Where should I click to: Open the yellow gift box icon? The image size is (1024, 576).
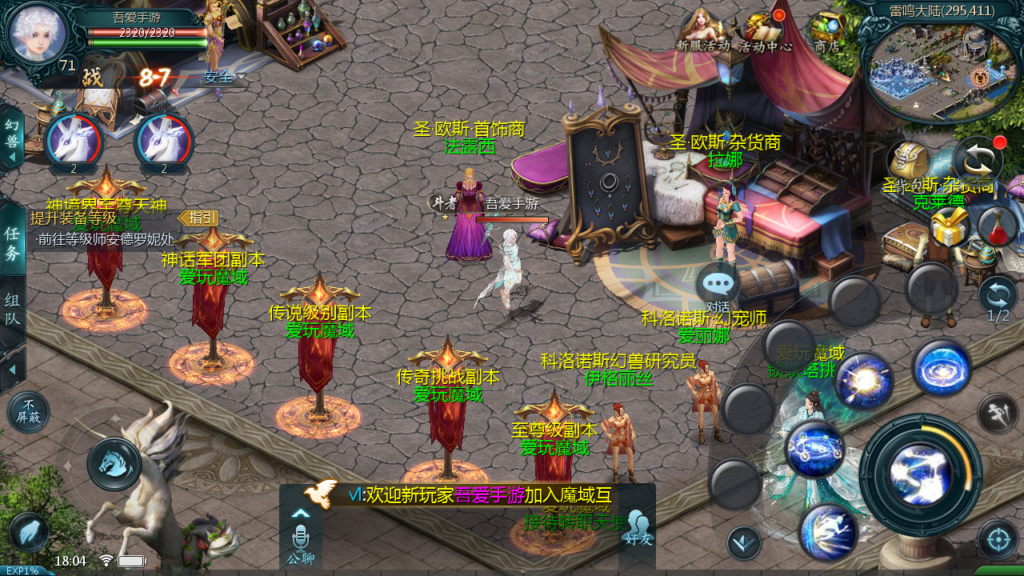948,226
